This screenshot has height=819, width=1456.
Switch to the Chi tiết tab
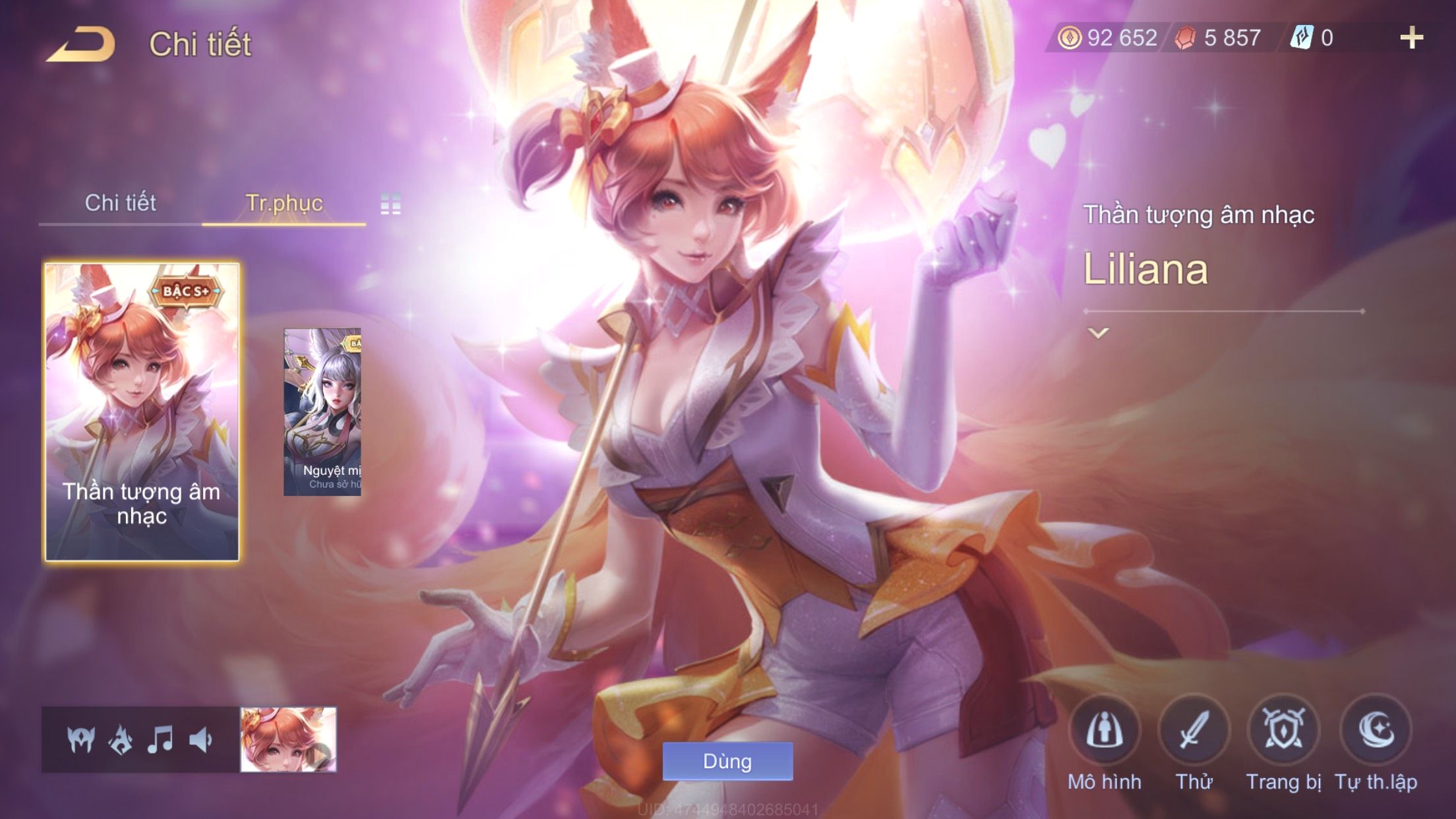pos(120,203)
